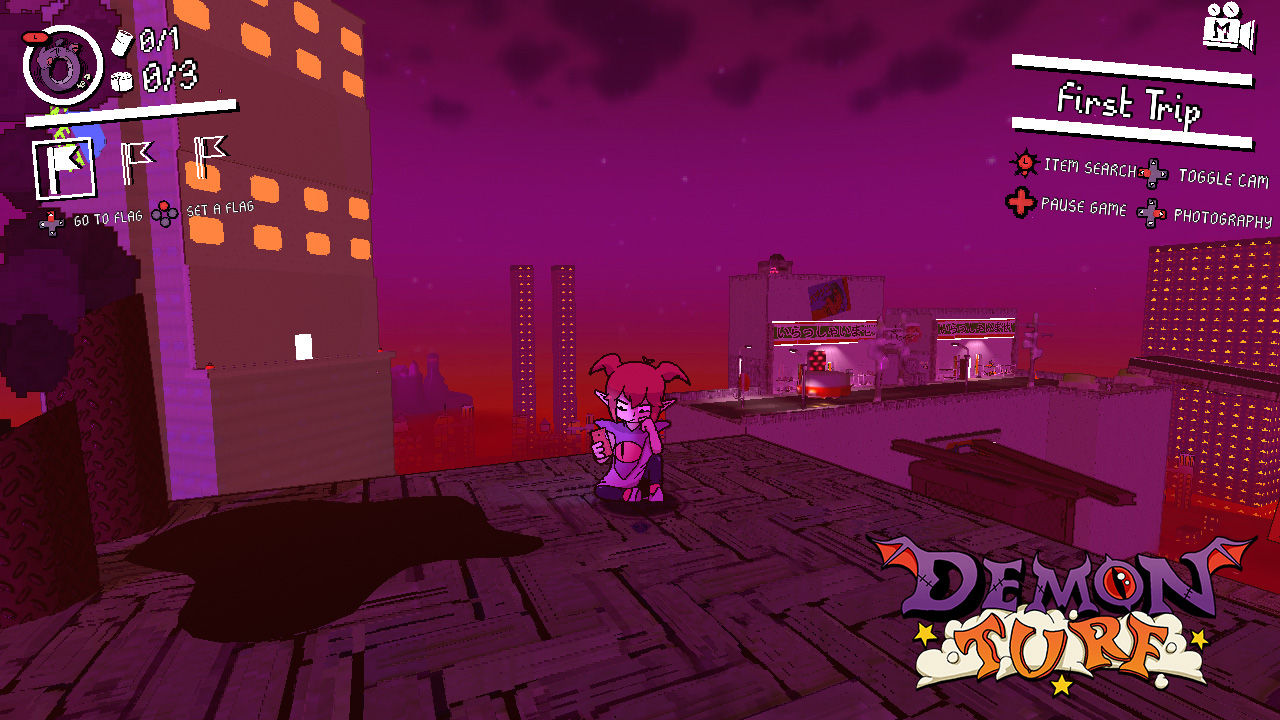This screenshot has height=720, width=1280.
Task: Open the First Trip level banner
Action: point(1130,103)
